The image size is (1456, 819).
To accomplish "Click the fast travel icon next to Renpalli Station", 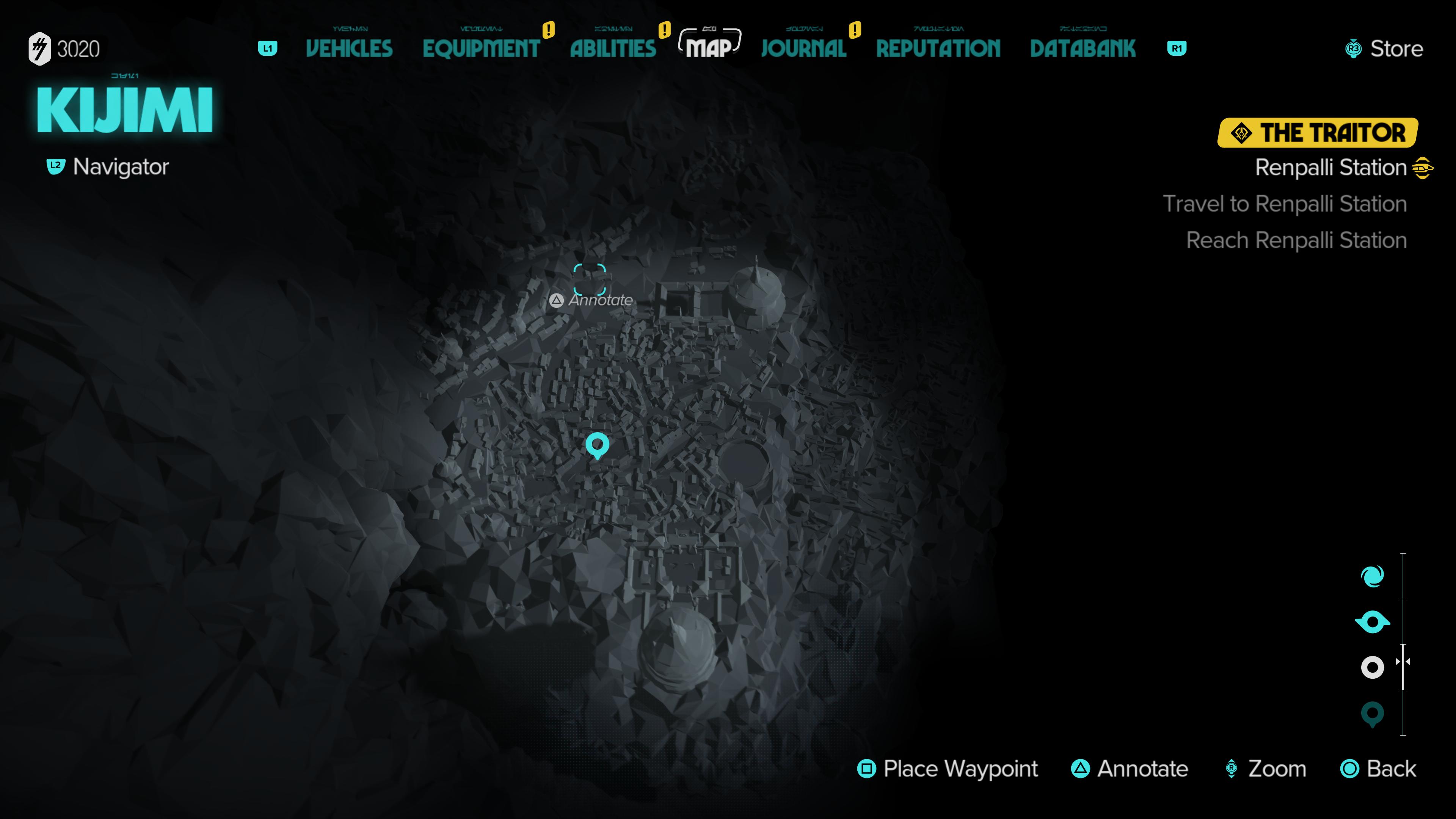I will [x=1423, y=167].
